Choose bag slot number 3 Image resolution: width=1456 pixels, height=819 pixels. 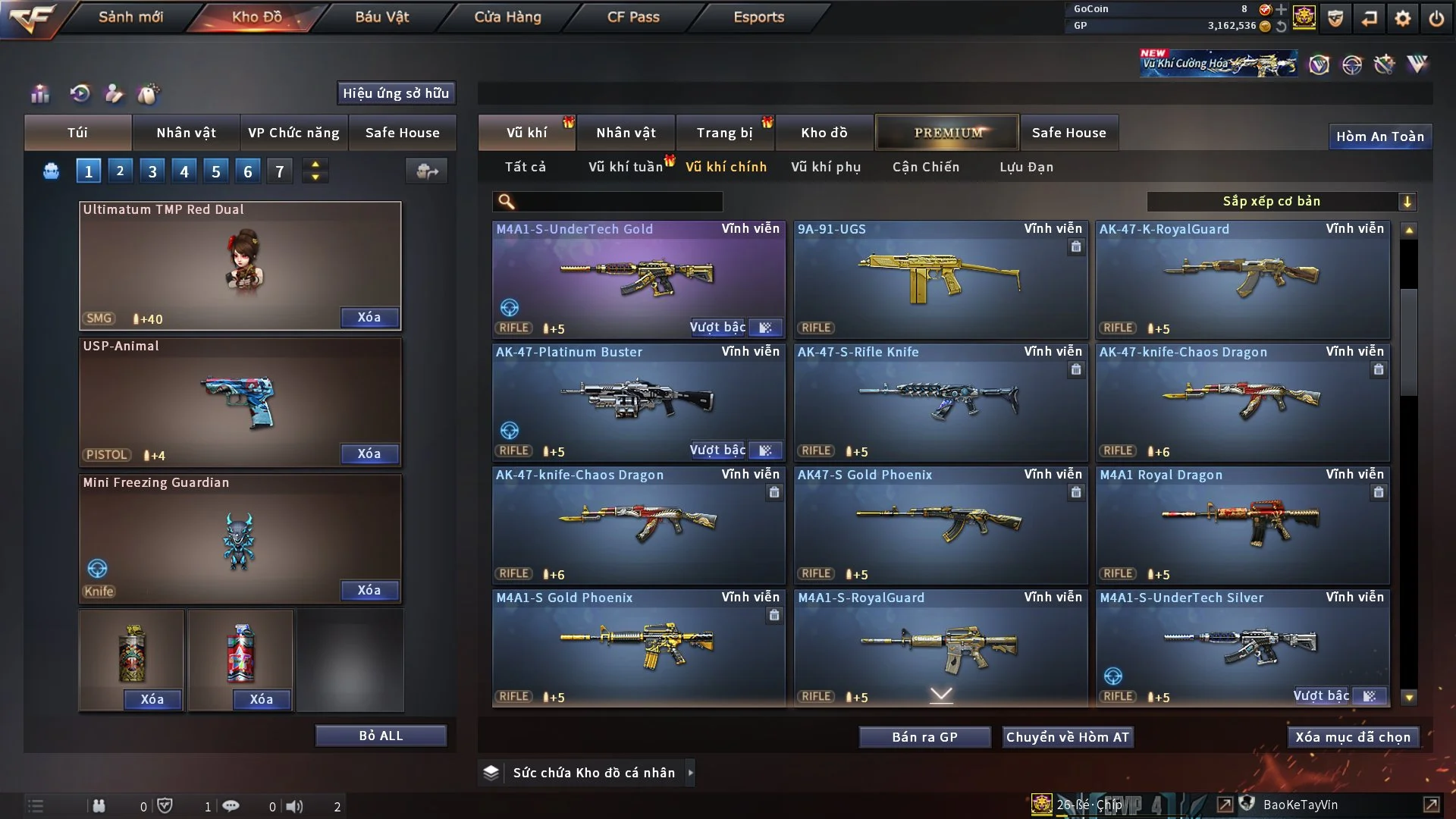(152, 171)
